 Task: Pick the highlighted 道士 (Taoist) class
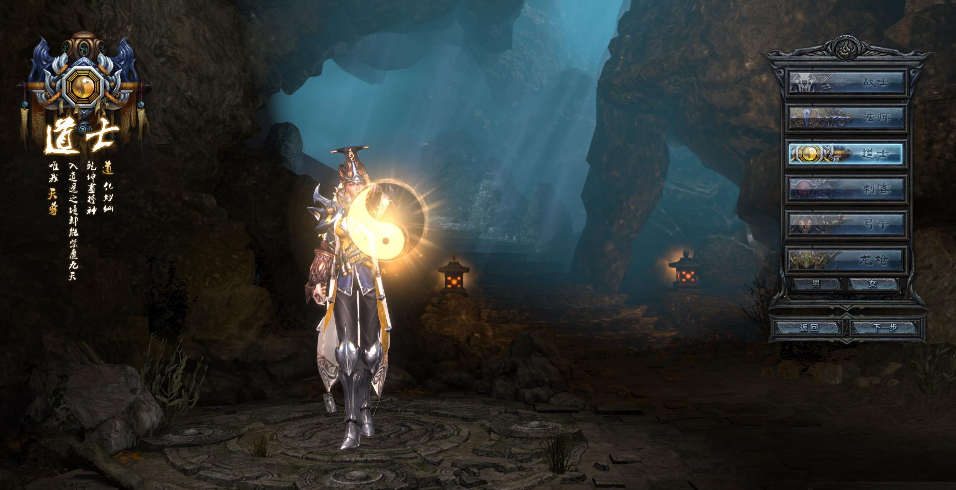[846, 154]
